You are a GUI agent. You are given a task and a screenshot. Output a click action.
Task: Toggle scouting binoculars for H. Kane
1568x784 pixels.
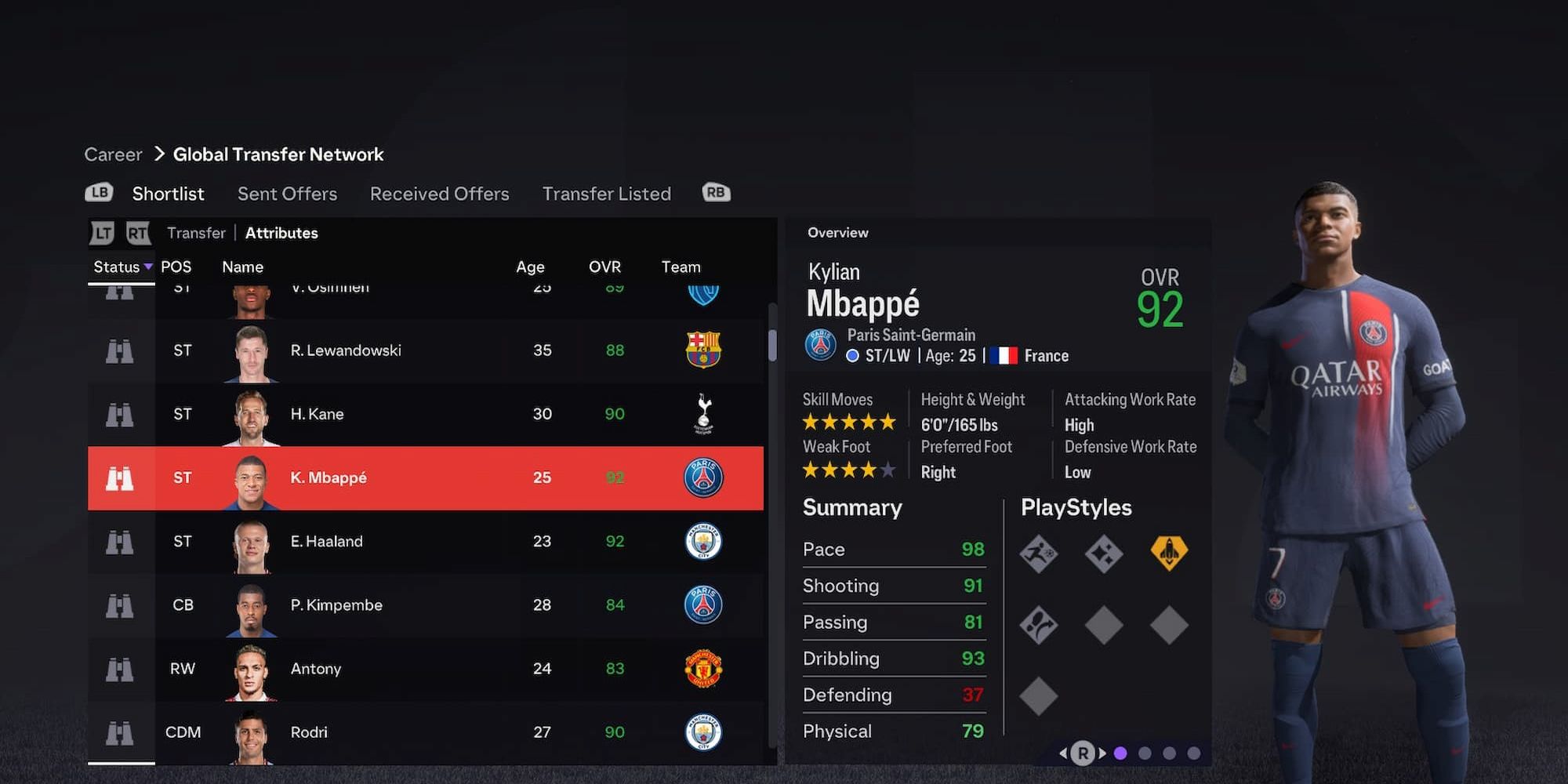pyautogui.click(x=119, y=414)
